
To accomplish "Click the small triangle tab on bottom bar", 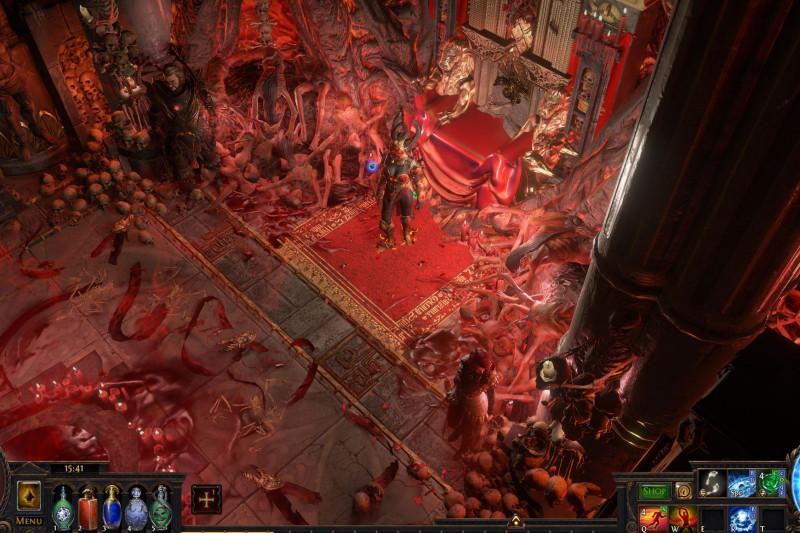I will pyautogui.click(x=515, y=521).
